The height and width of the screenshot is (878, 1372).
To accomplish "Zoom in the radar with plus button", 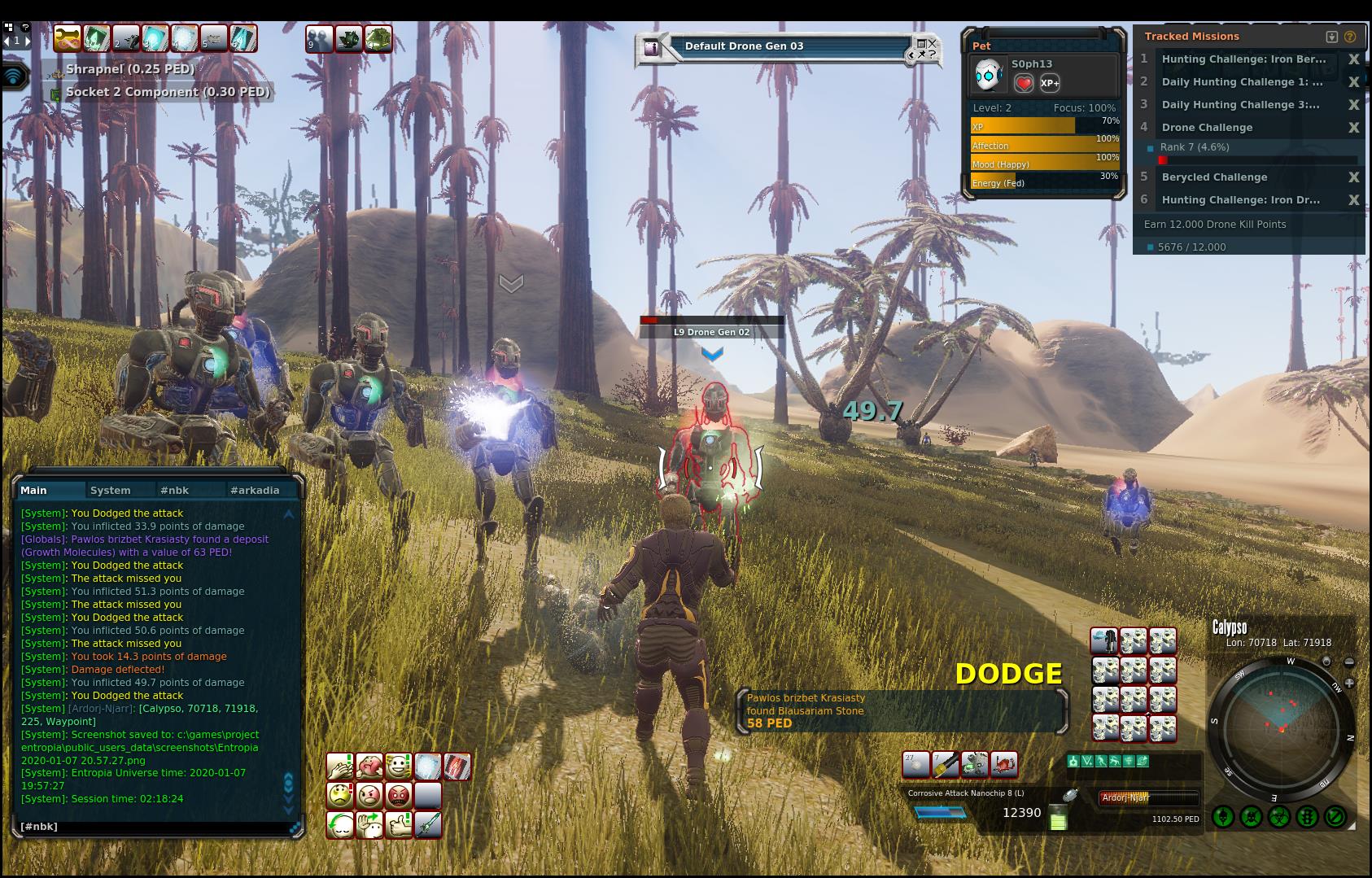I will [x=1349, y=684].
